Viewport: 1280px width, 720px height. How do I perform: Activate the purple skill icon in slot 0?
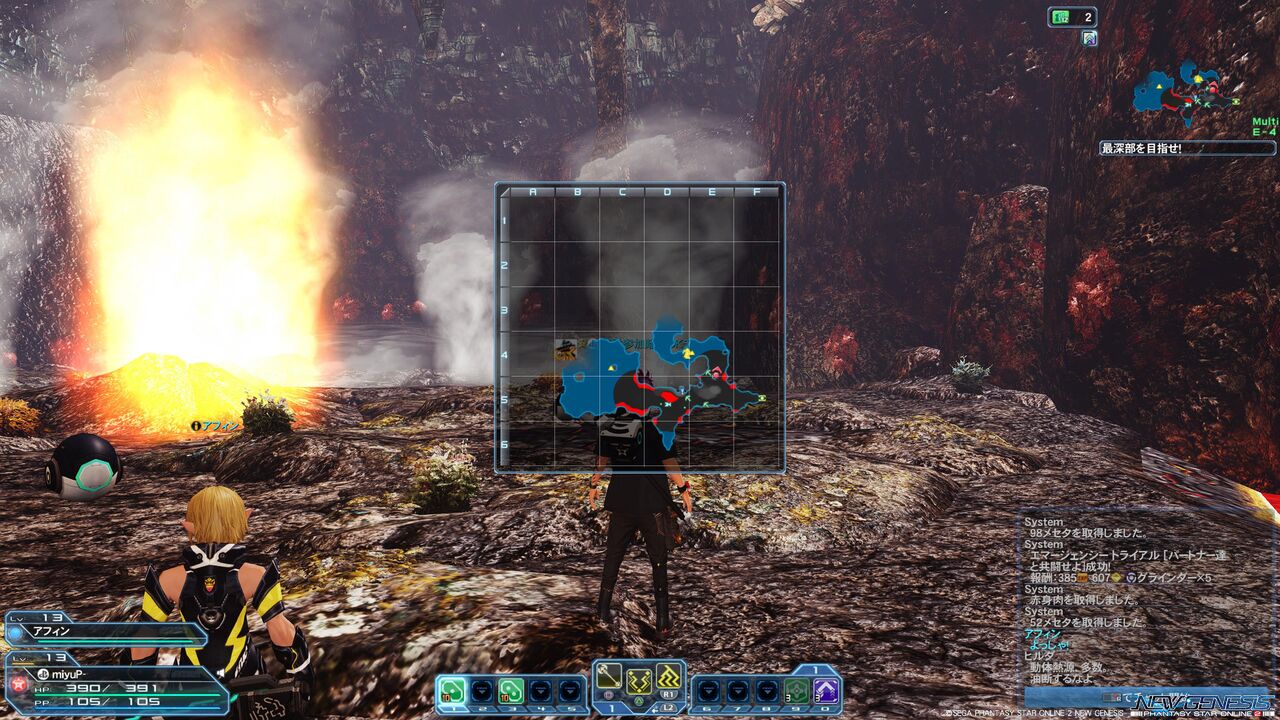(824, 689)
